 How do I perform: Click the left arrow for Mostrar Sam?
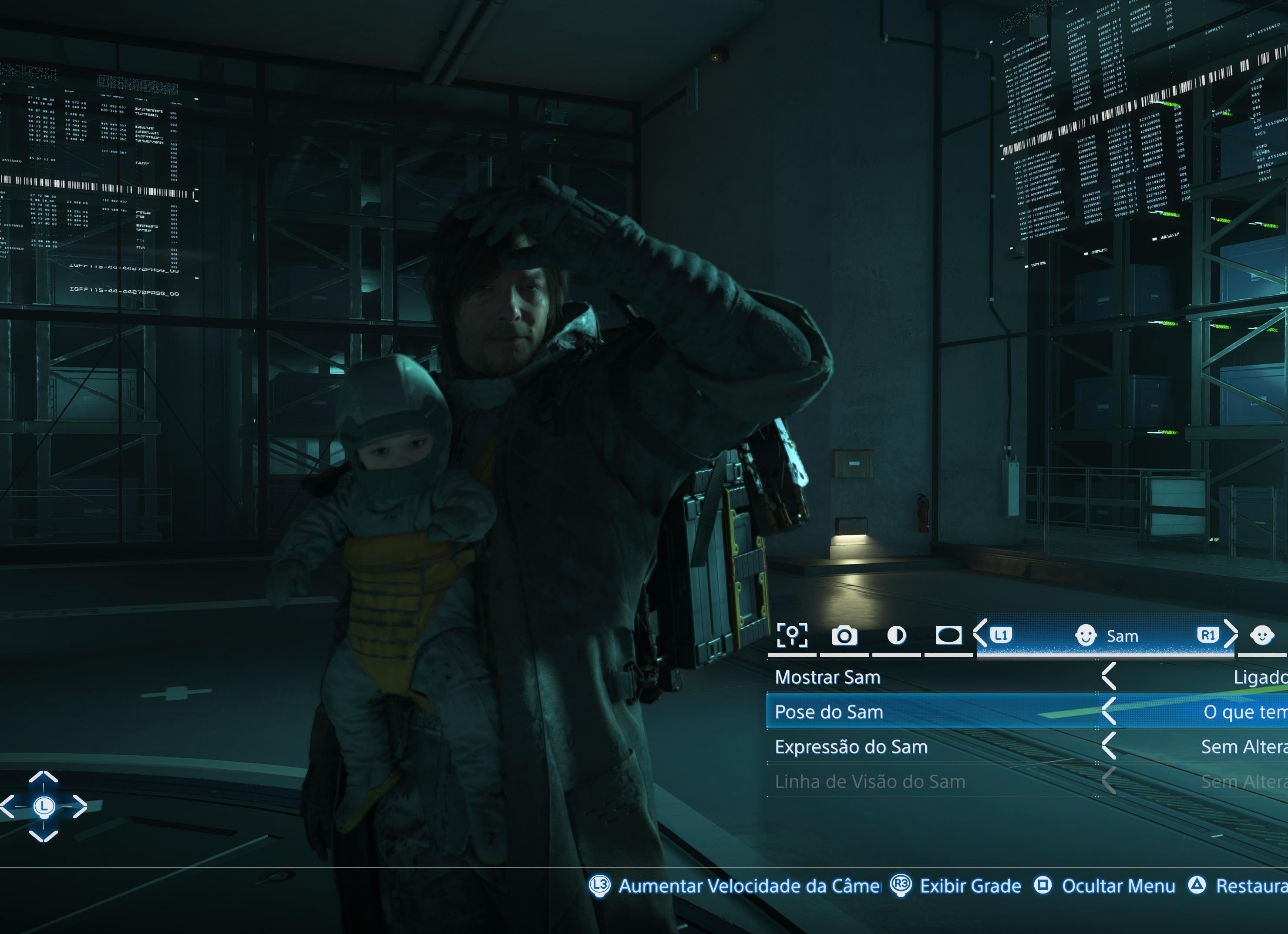click(1109, 677)
